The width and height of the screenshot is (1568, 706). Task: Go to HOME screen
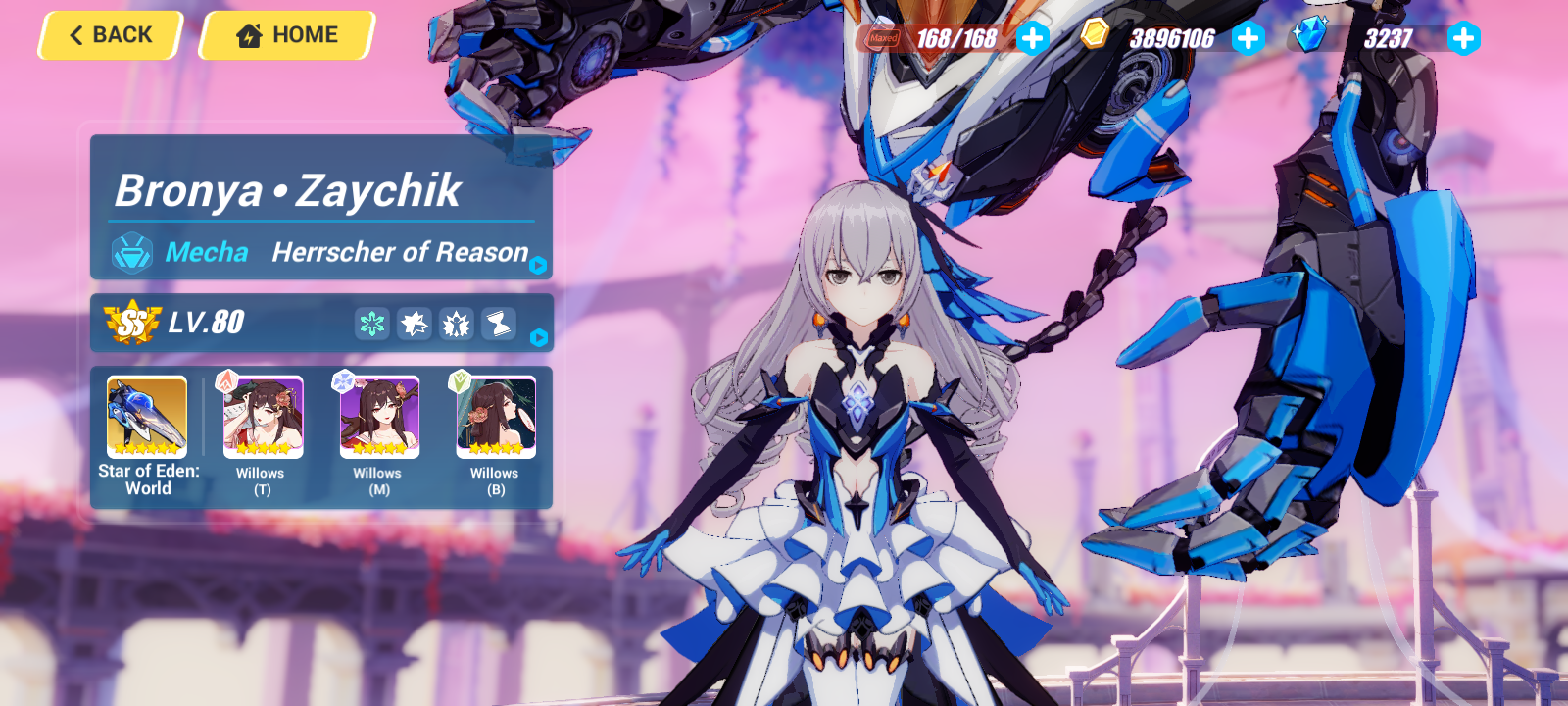tap(285, 35)
